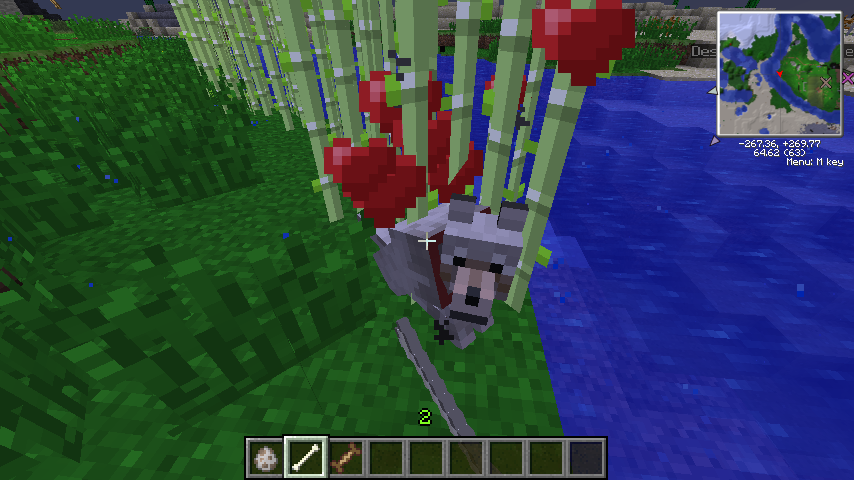Viewport: 854px width, 480px height.
Task: Click the red player arrow on the minimap
Action: 778,74
